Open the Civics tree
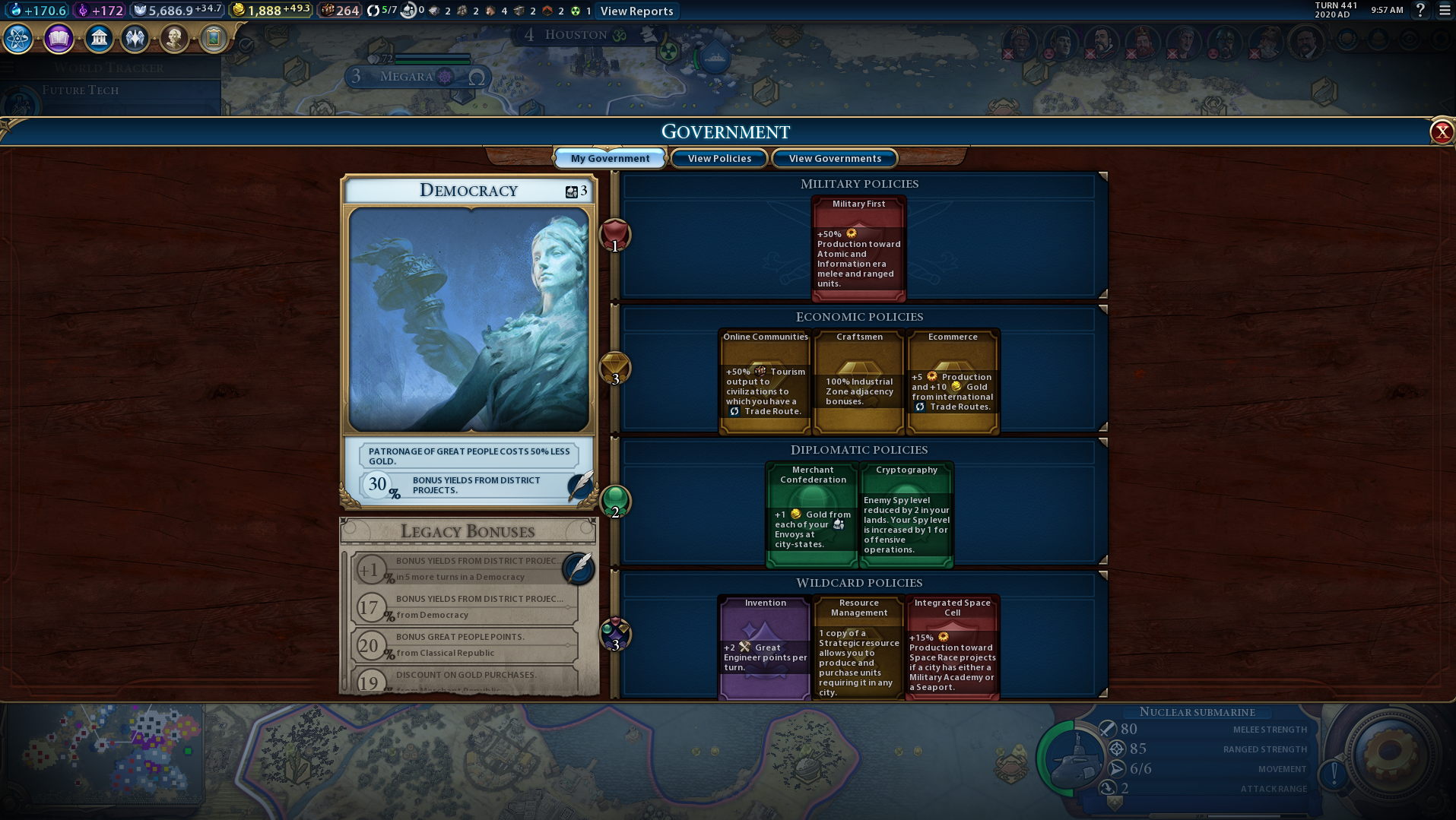 59,39
